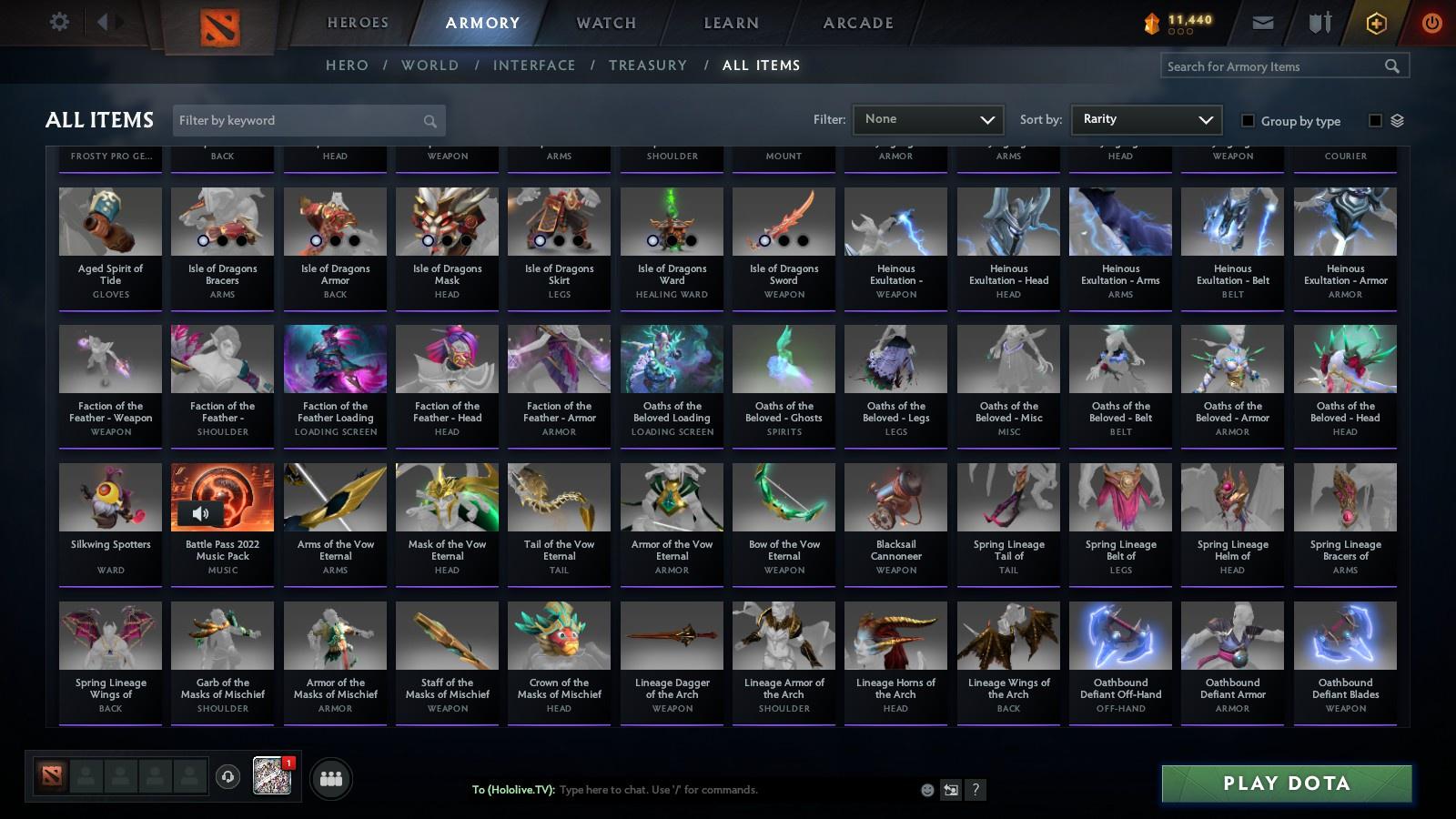
Task: Open the Filter dropdown set to None
Action: [x=927, y=119]
